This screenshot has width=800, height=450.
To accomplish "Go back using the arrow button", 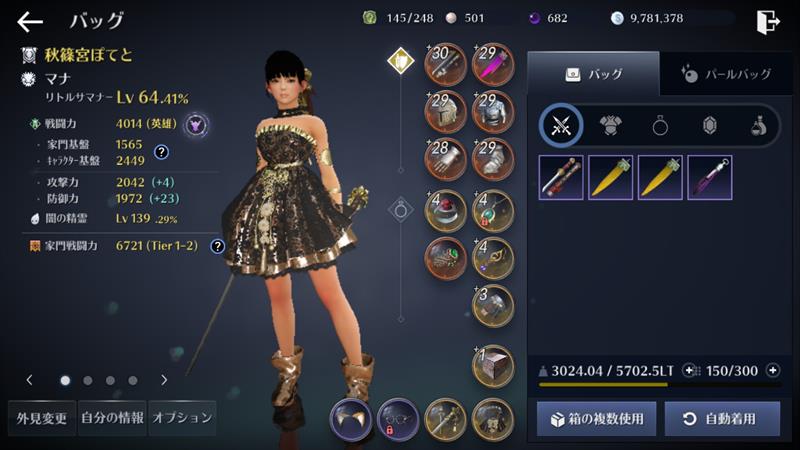I will coord(30,21).
